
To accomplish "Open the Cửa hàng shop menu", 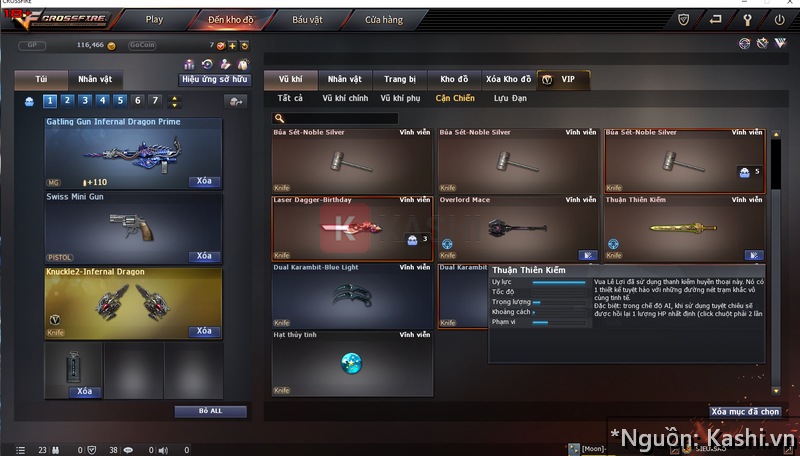I will pos(384,19).
